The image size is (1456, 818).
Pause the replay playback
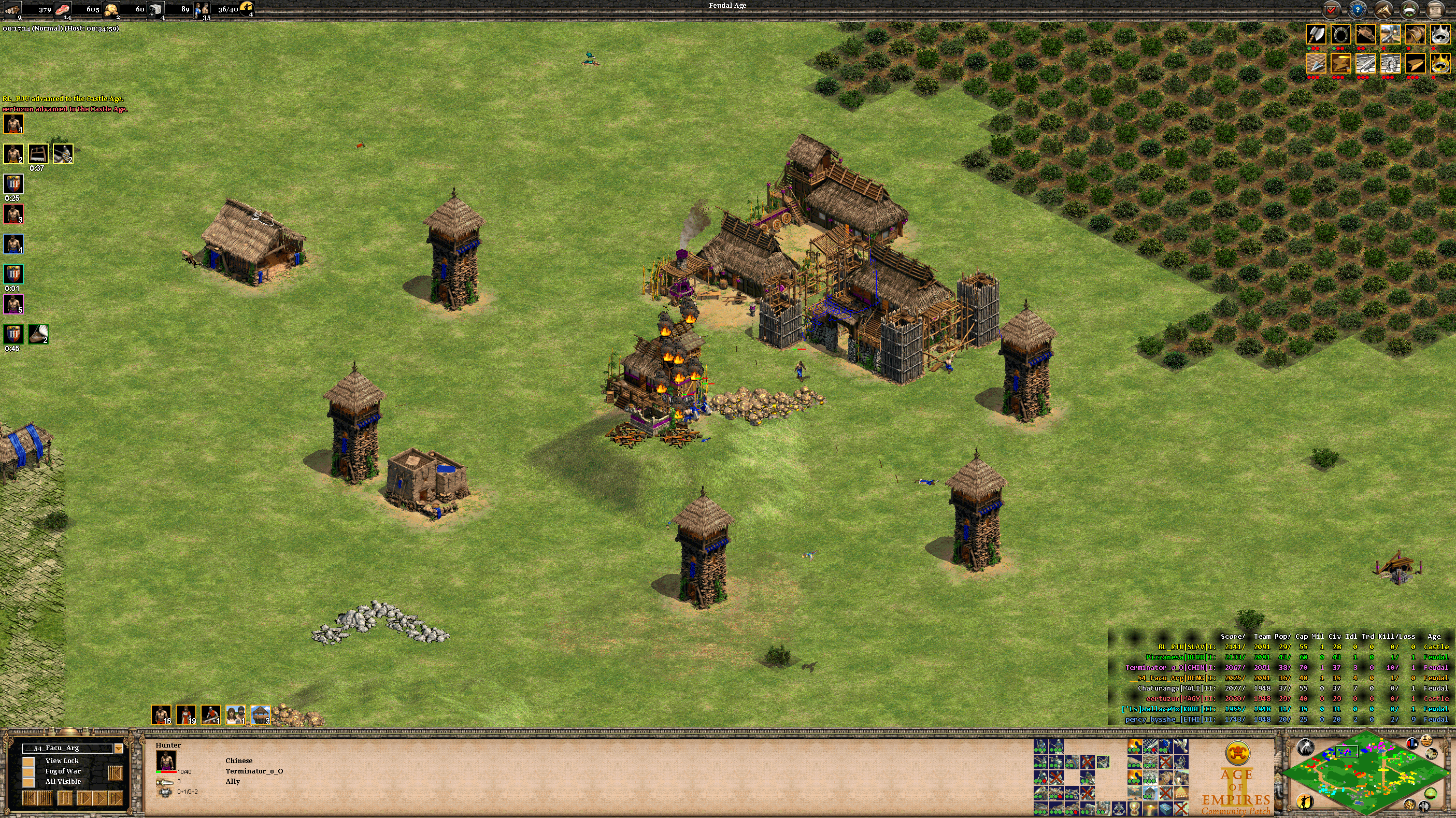[65, 798]
